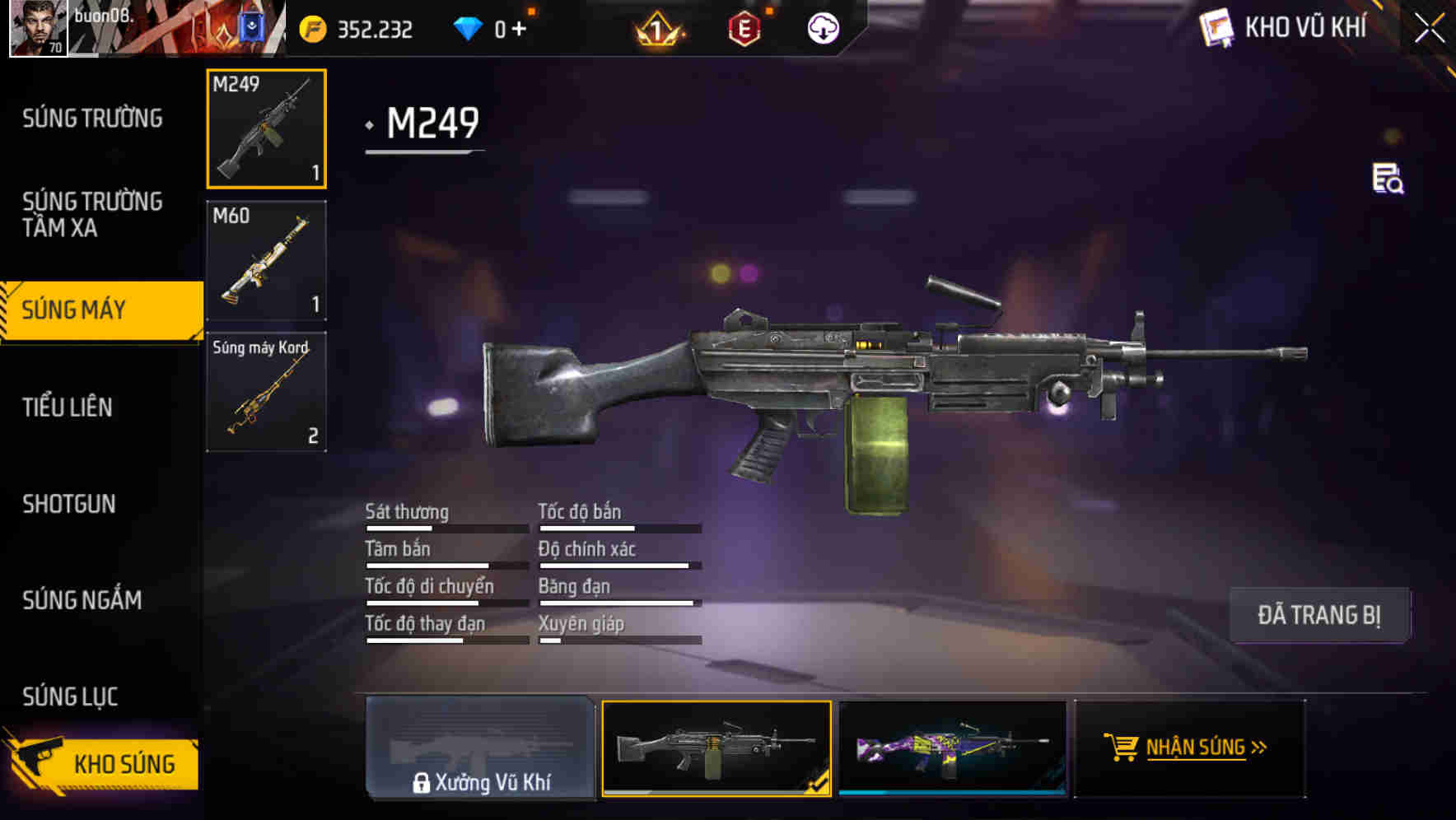Open the cloud download resource icon
The height and width of the screenshot is (820, 1456).
824,27
